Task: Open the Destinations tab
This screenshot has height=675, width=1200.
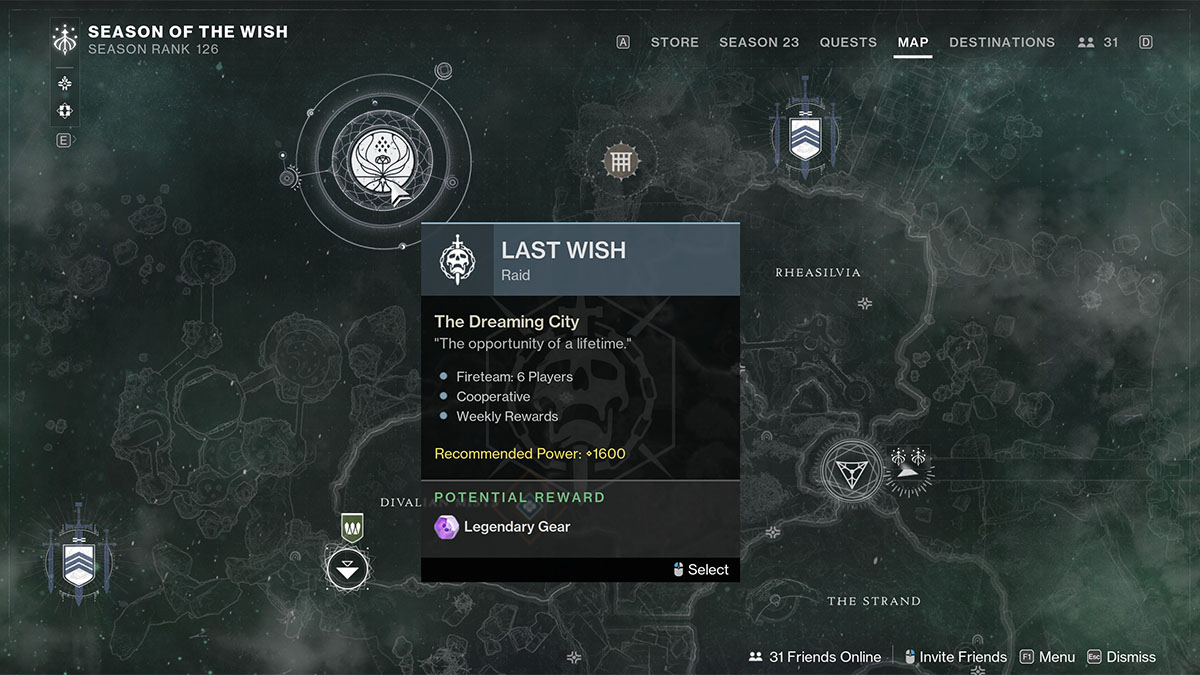Action: coord(1002,42)
